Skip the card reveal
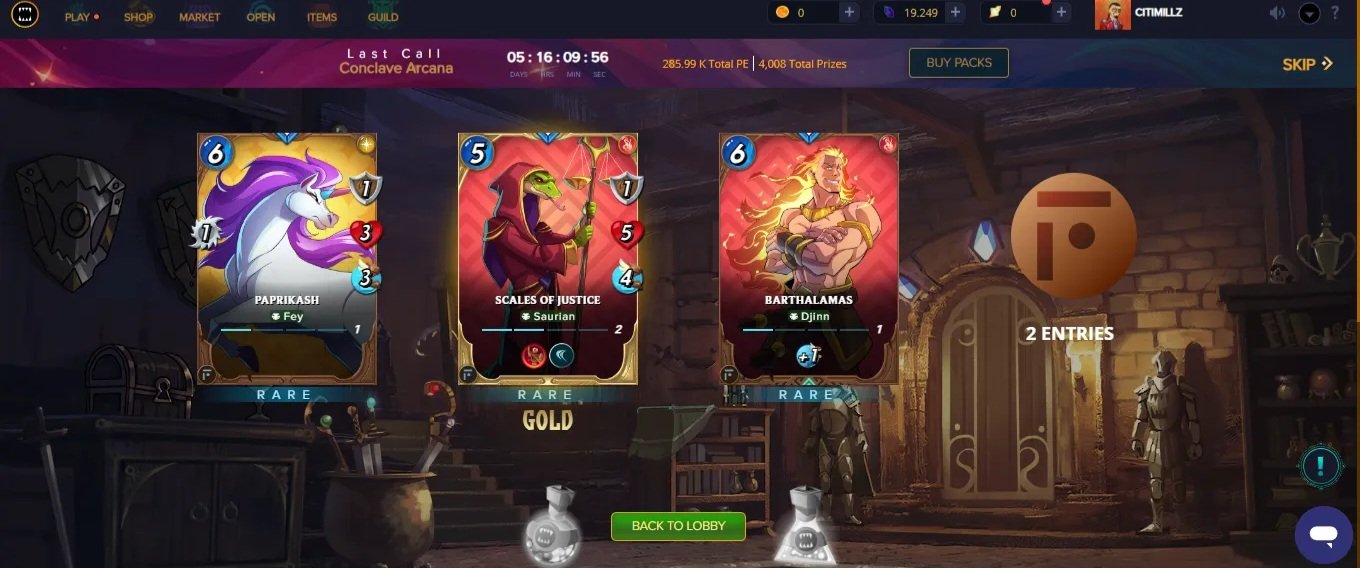The image size is (1360, 568). (1307, 64)
